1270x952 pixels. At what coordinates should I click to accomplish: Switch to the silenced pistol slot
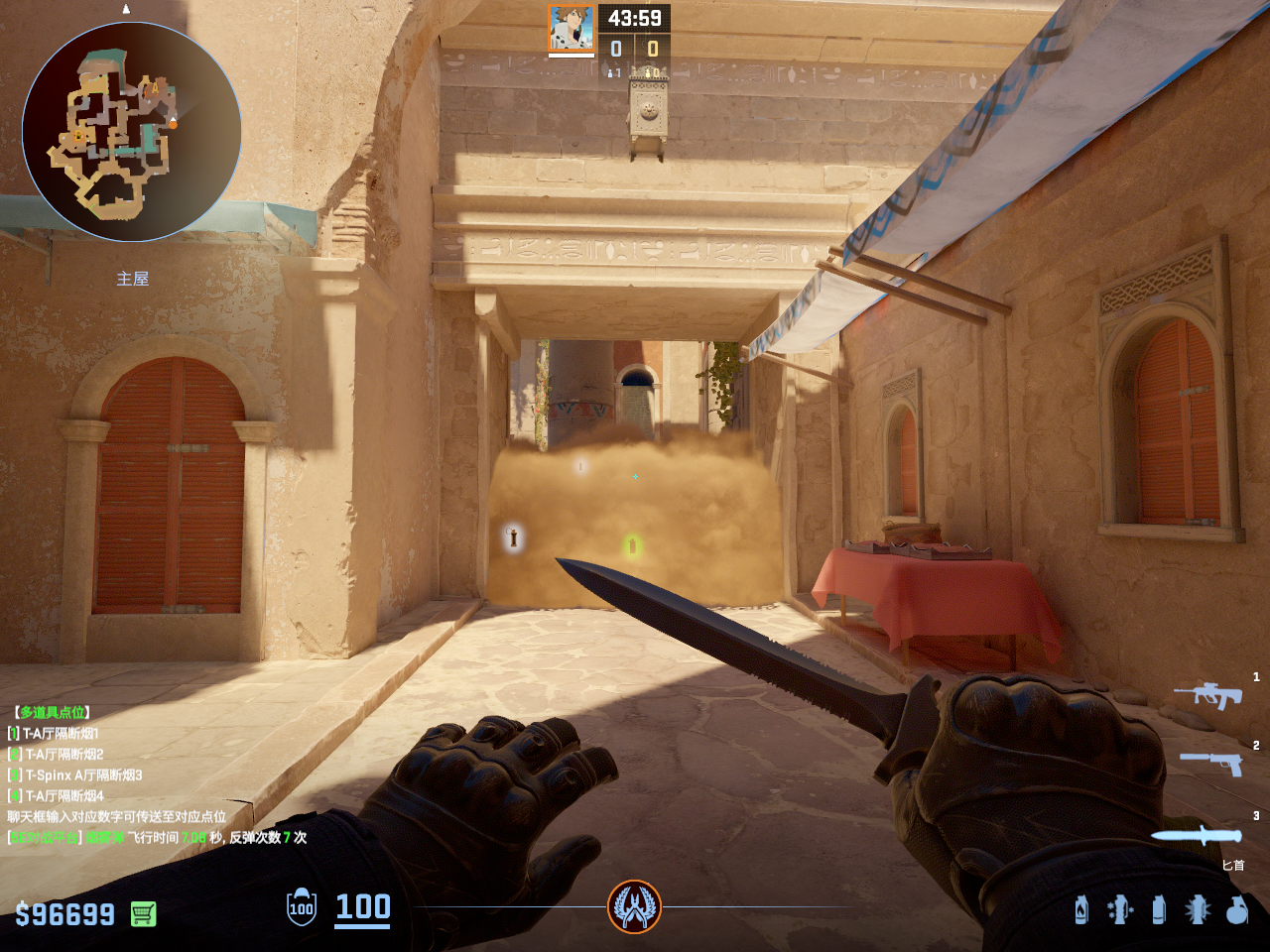(x=1211, y=762)
